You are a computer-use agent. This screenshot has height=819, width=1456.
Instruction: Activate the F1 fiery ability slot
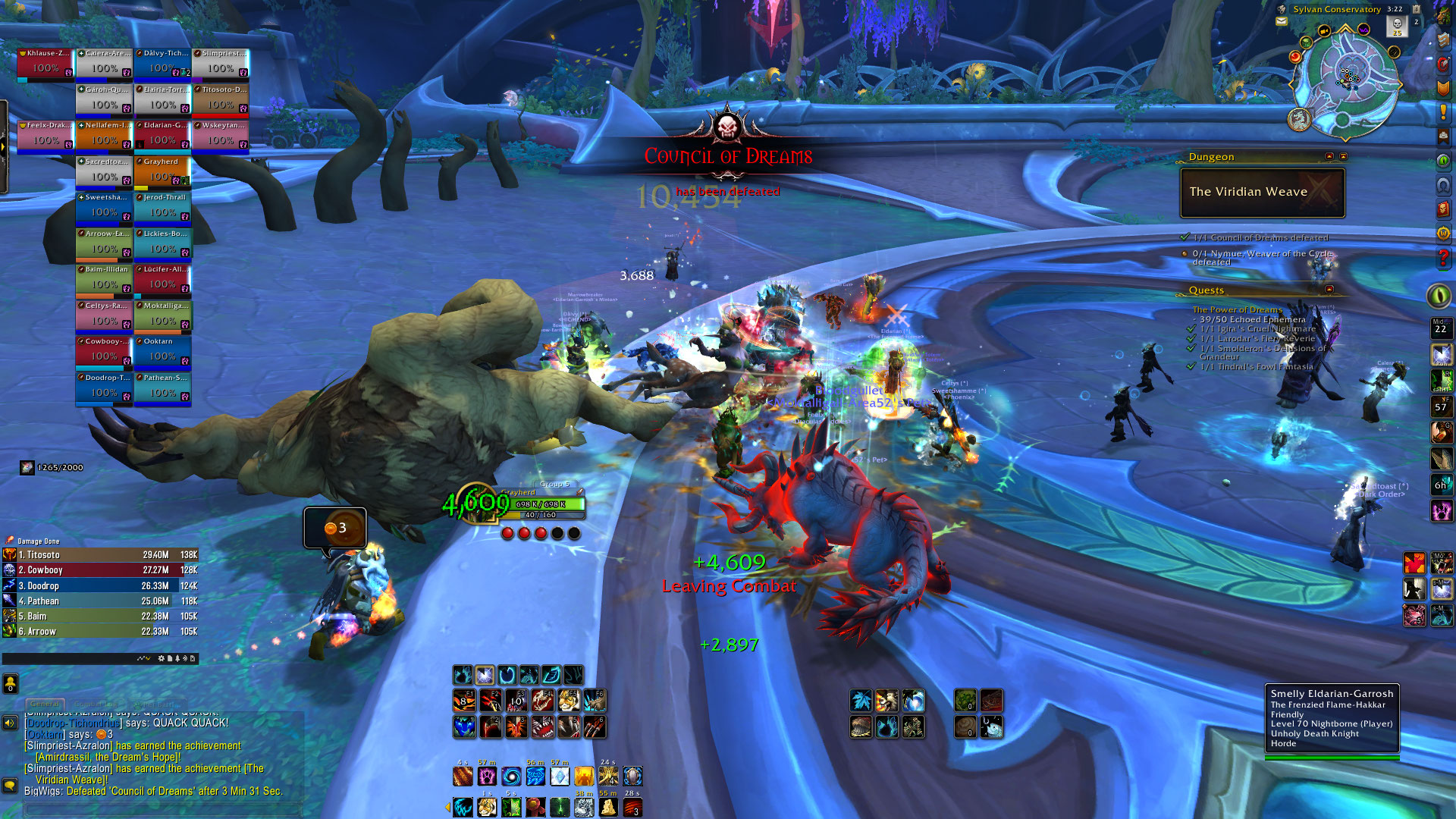coord(463,700)
